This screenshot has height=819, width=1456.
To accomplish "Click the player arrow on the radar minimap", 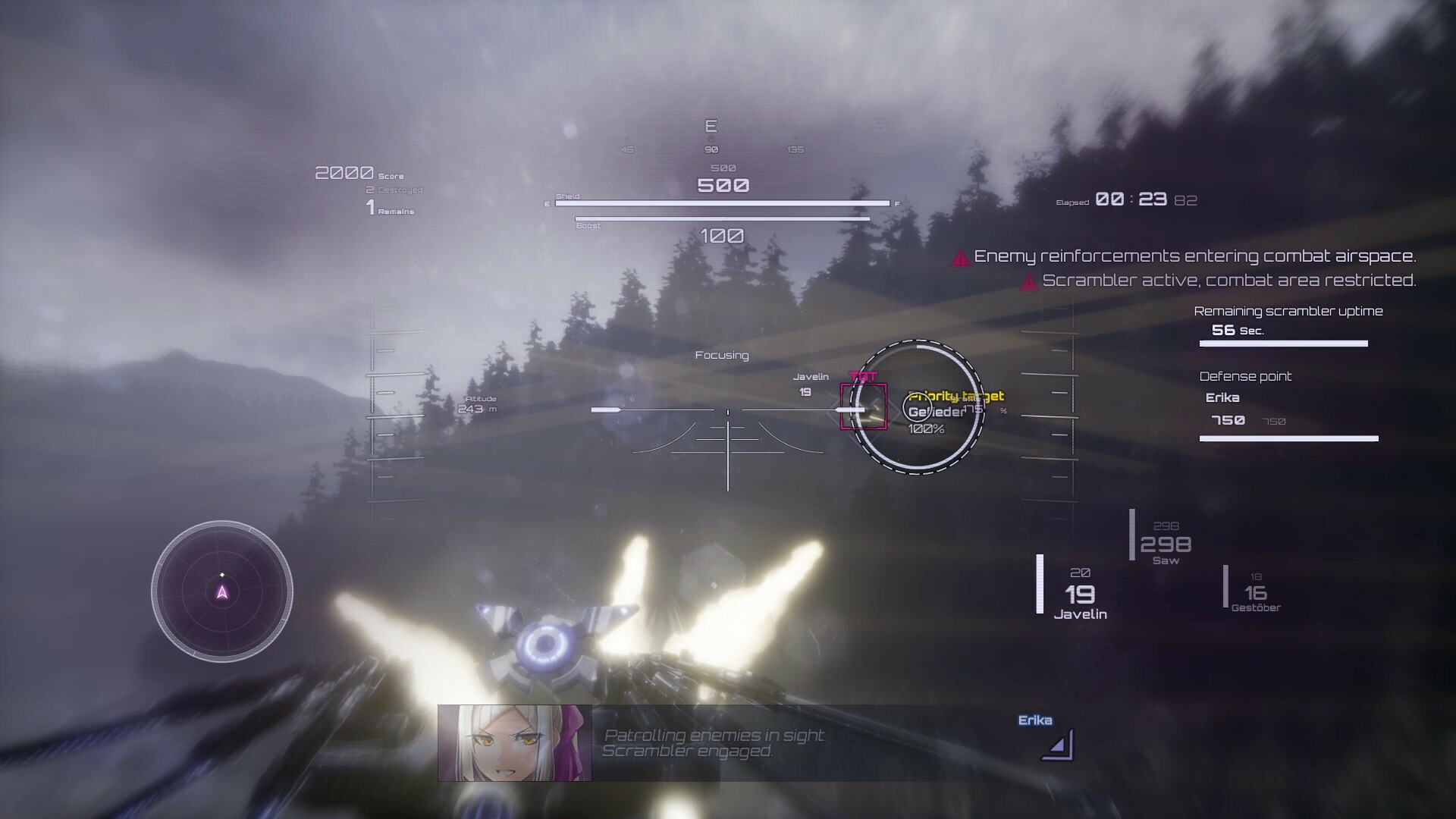I will pos(222,591).
